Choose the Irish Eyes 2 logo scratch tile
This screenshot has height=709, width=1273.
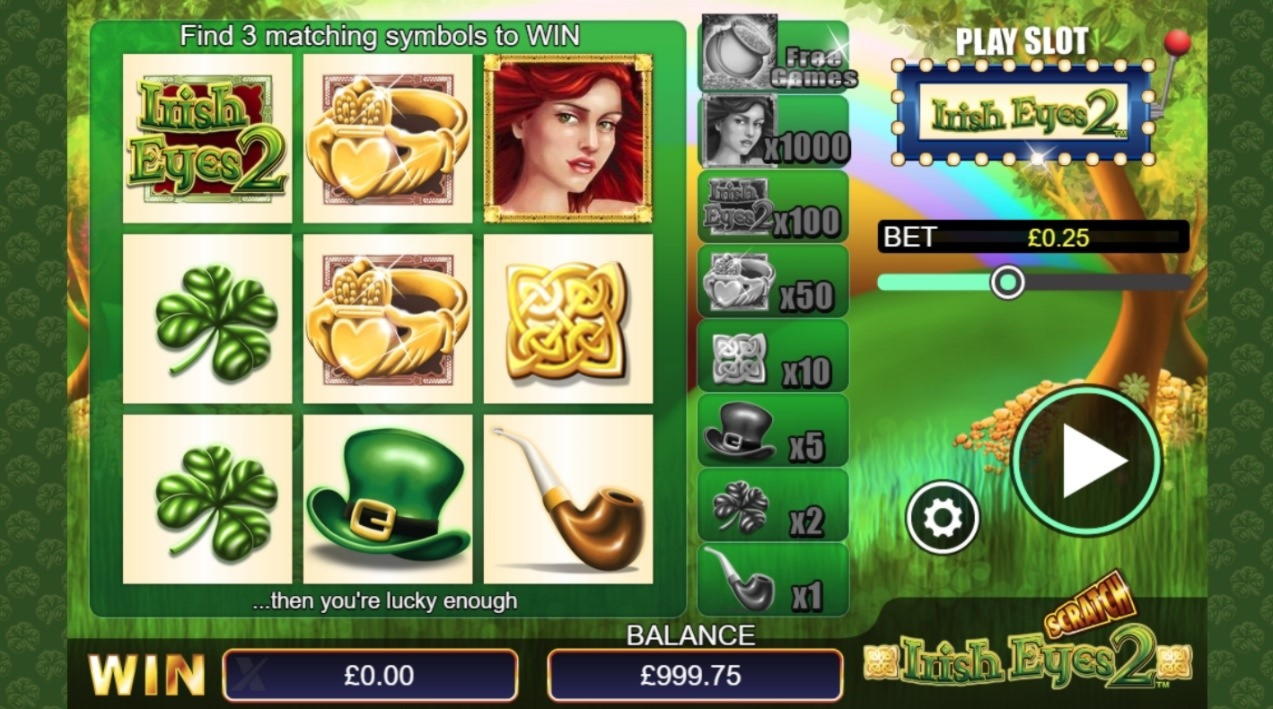click(x=207, y=138)
